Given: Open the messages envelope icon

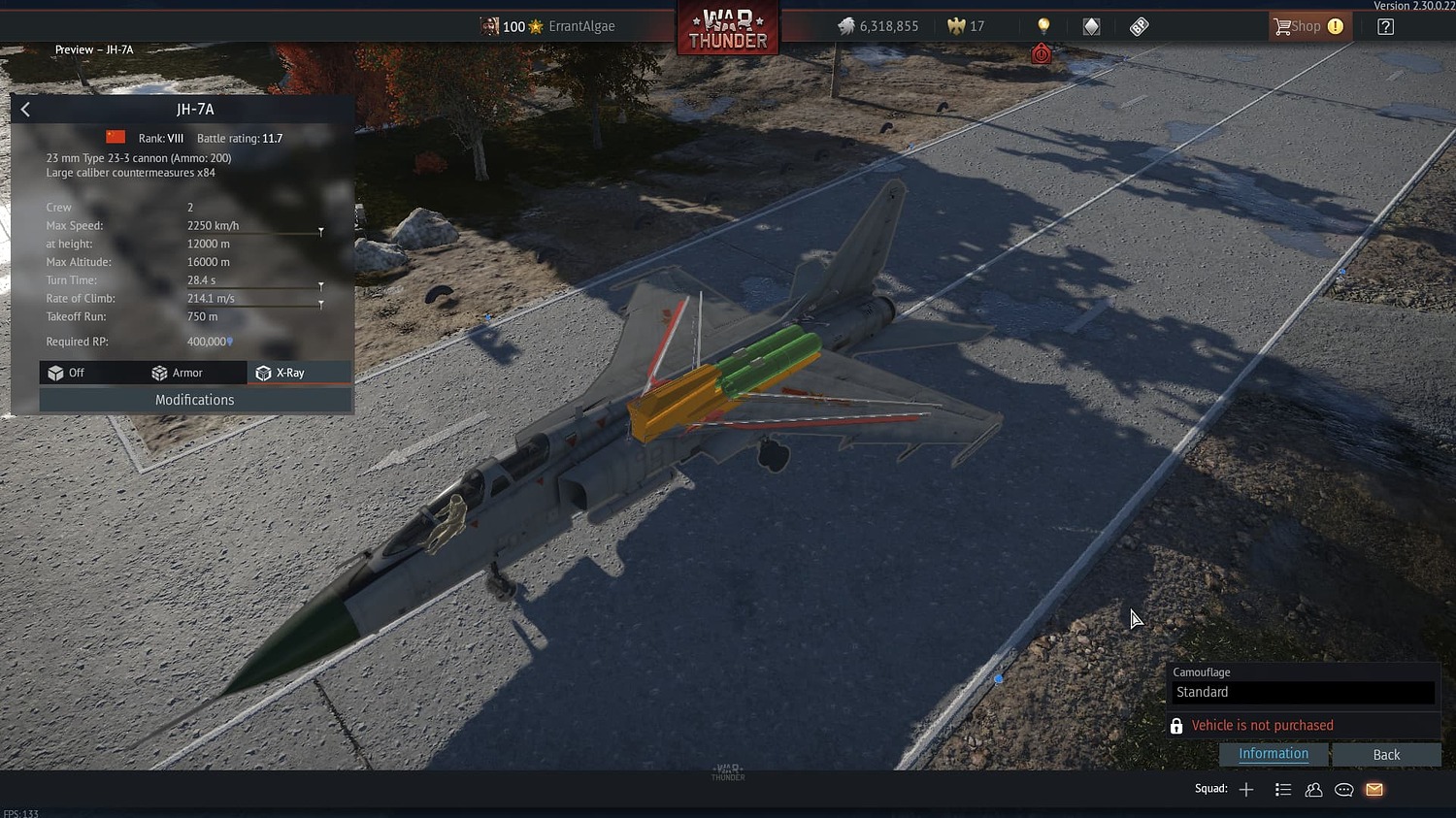Looking at the screenshot, I should tap(1373, 789).
